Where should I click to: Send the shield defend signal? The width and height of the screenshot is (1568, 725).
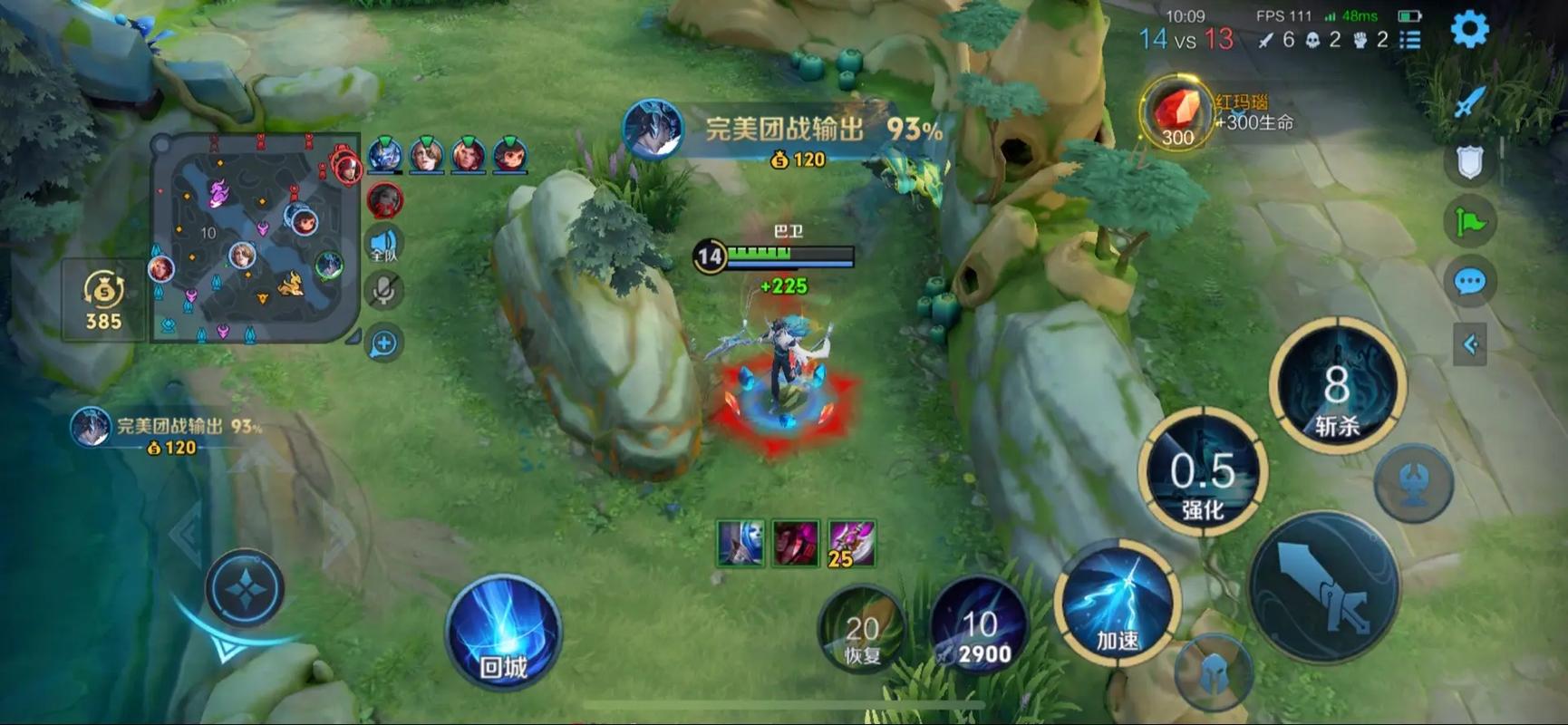click(1469, 162)
